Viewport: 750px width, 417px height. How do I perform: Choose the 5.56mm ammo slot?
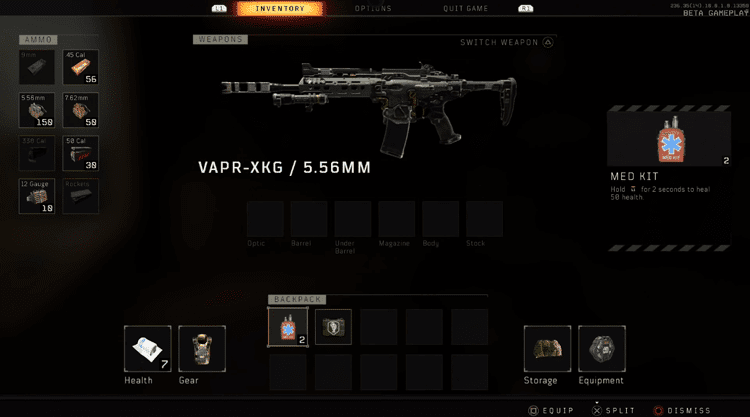(x=37, y=109)
